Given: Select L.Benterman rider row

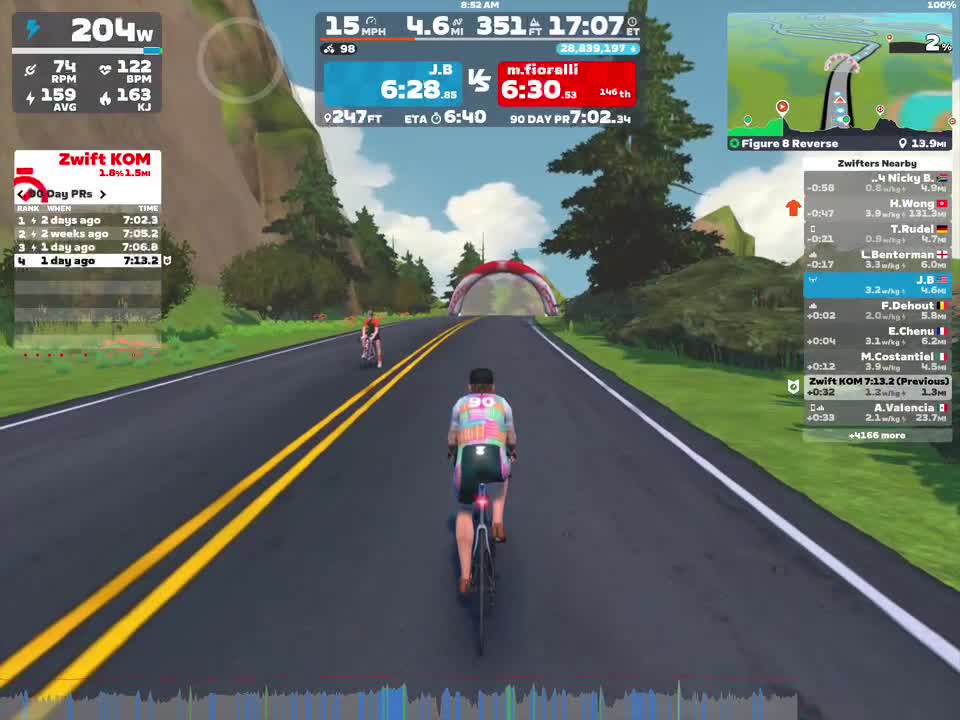Looking at the screenshot, I should pos(877,259).
